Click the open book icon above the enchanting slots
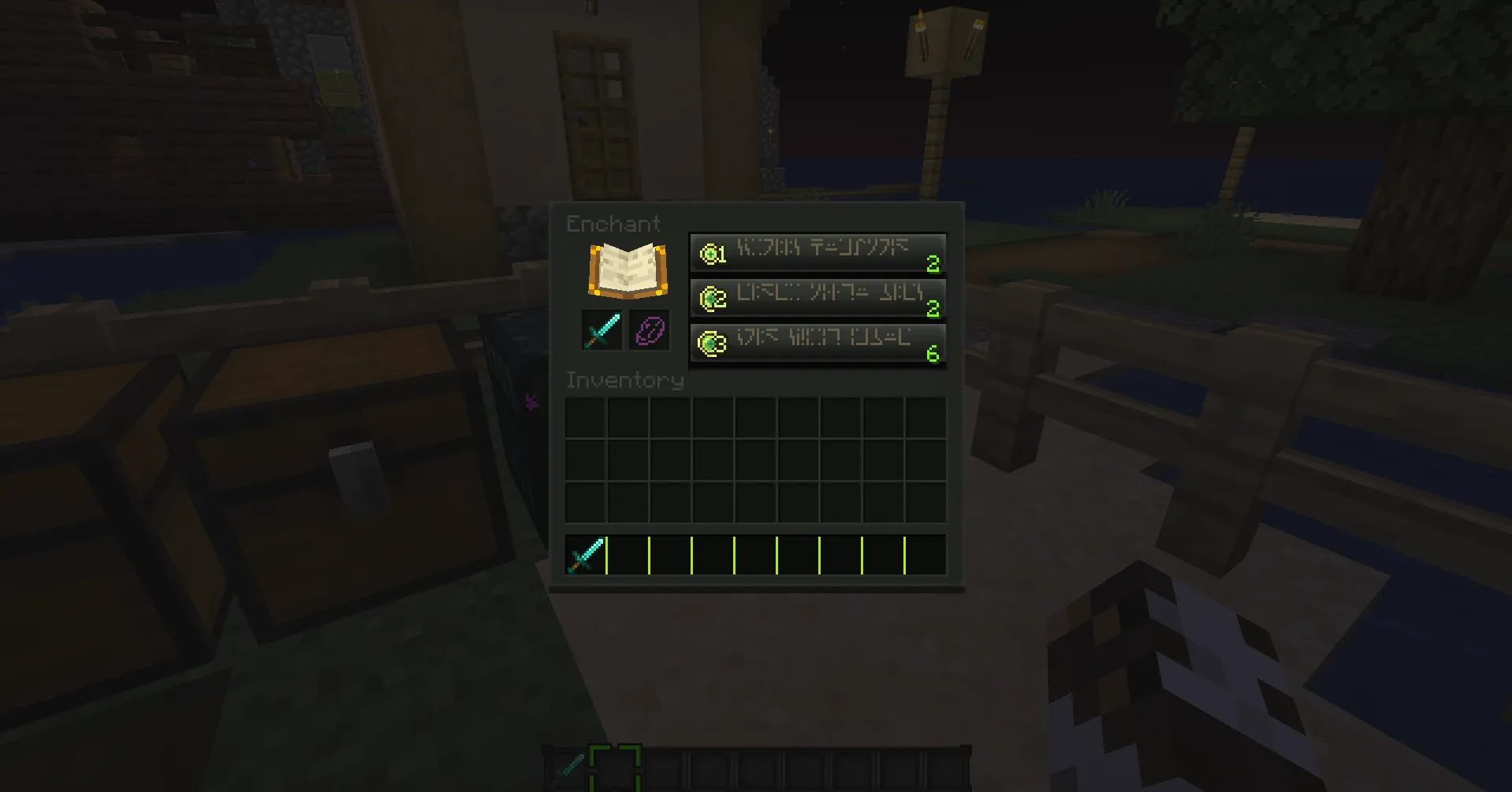 (x=627, y=270)
